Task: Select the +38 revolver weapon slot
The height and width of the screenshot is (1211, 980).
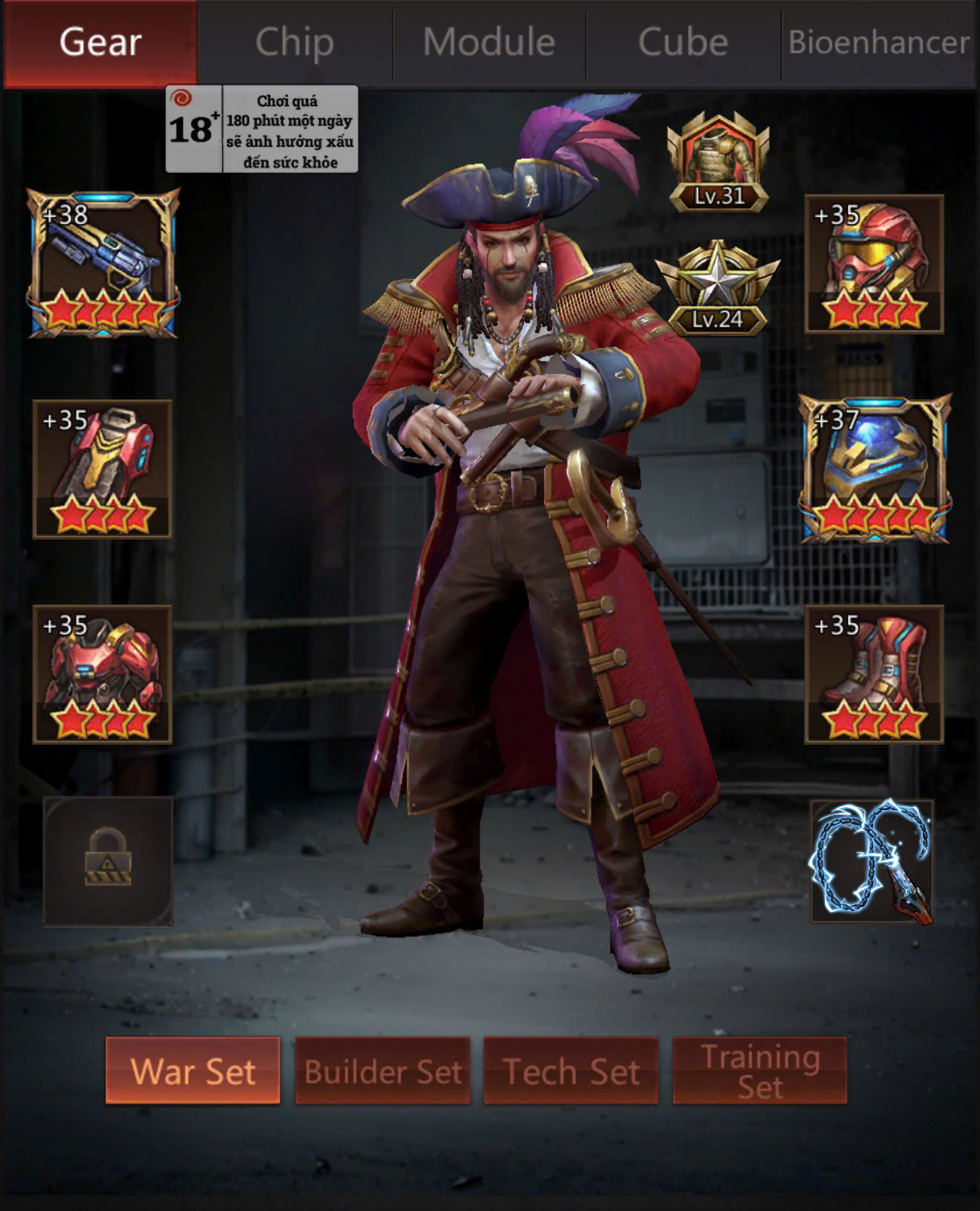Action: point(103,263)
